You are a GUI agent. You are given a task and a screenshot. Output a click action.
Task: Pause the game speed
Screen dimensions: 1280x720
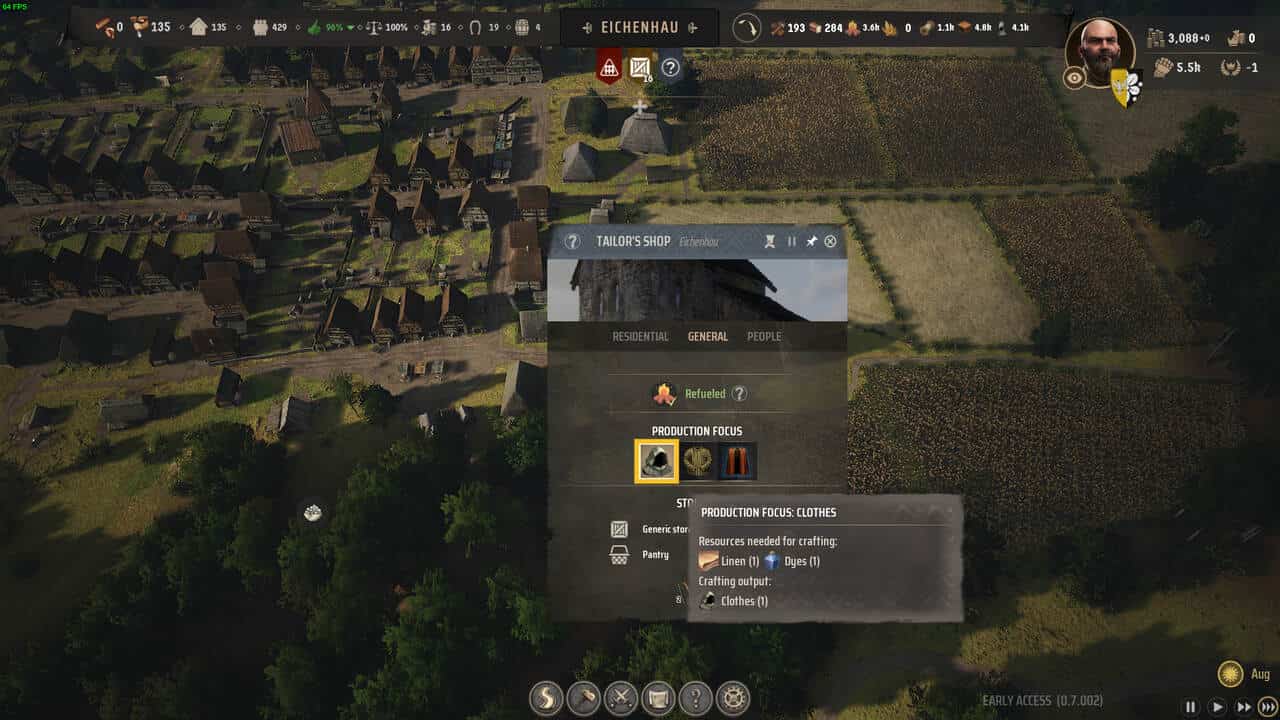click(1190, 707)
